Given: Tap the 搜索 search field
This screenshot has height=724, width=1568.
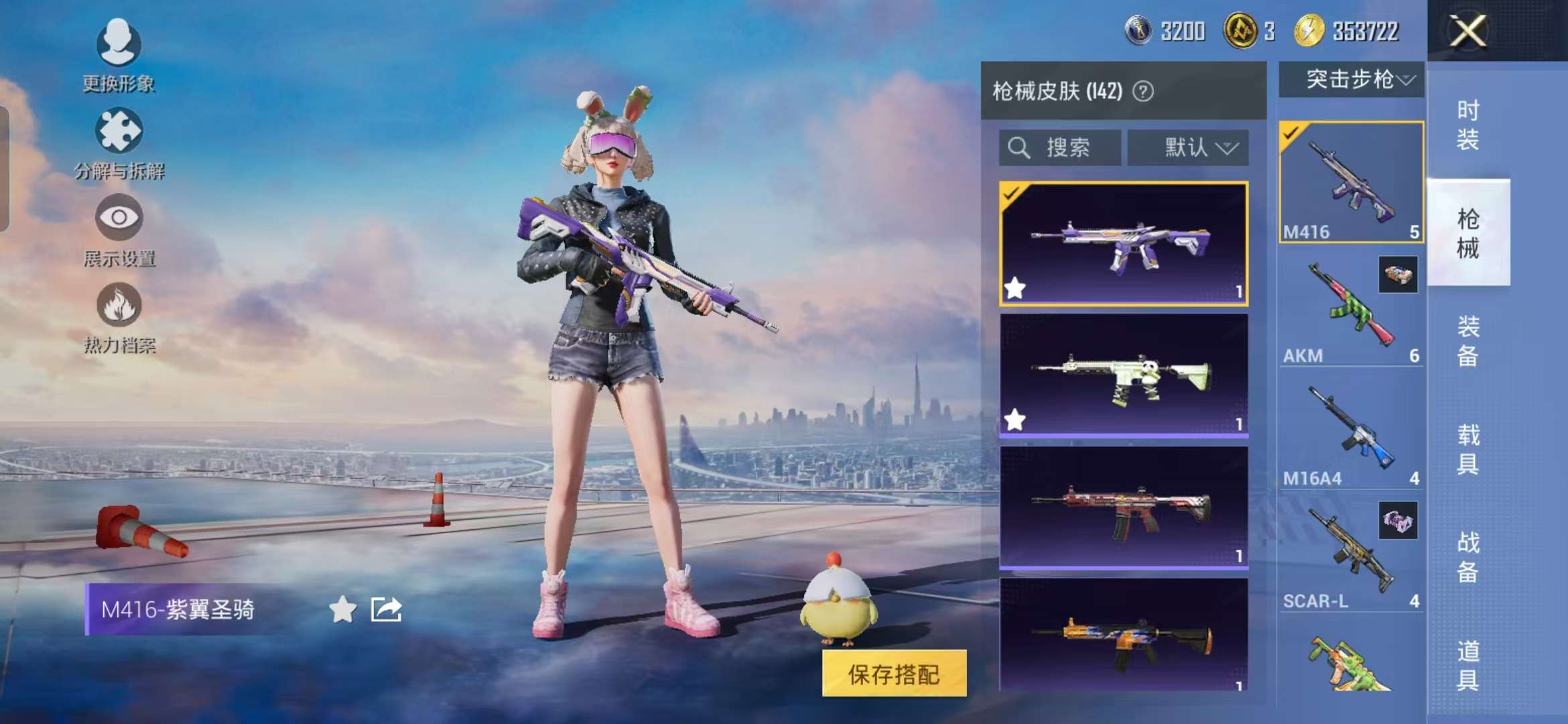Looking at the screenshot, I should coord(1059,147).
